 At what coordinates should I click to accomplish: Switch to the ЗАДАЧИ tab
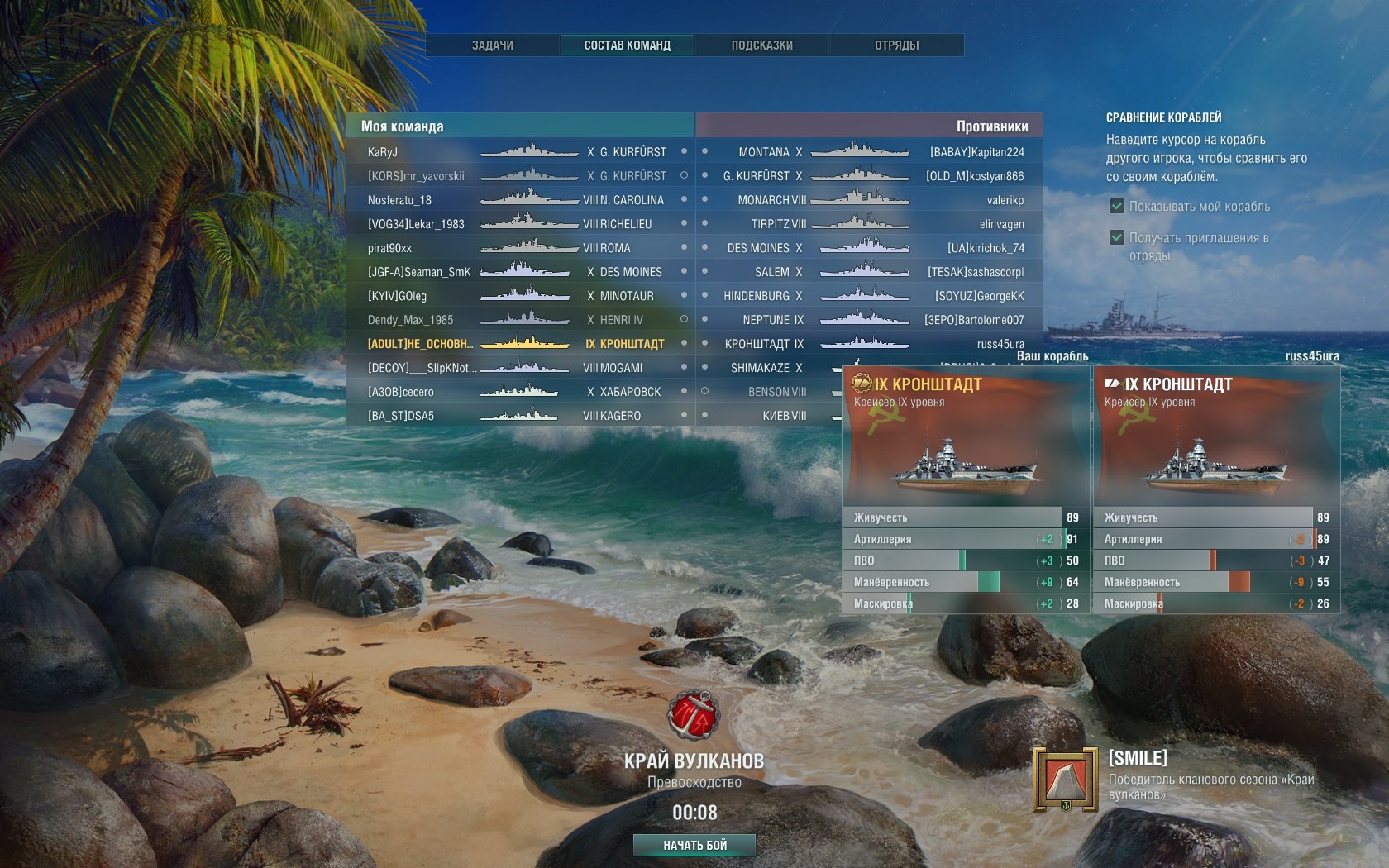coord(493,45)
